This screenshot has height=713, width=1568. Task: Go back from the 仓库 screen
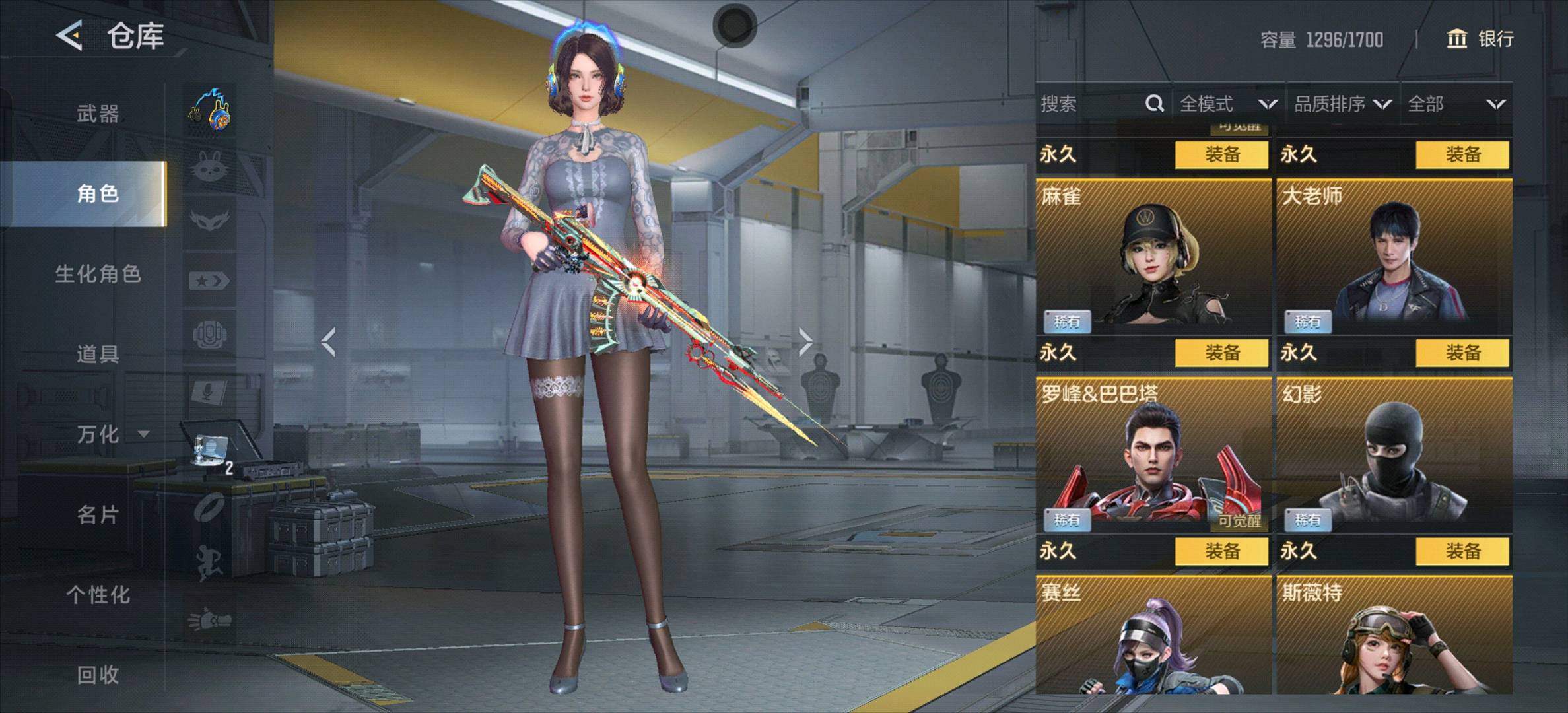click(x=70, y=35)
